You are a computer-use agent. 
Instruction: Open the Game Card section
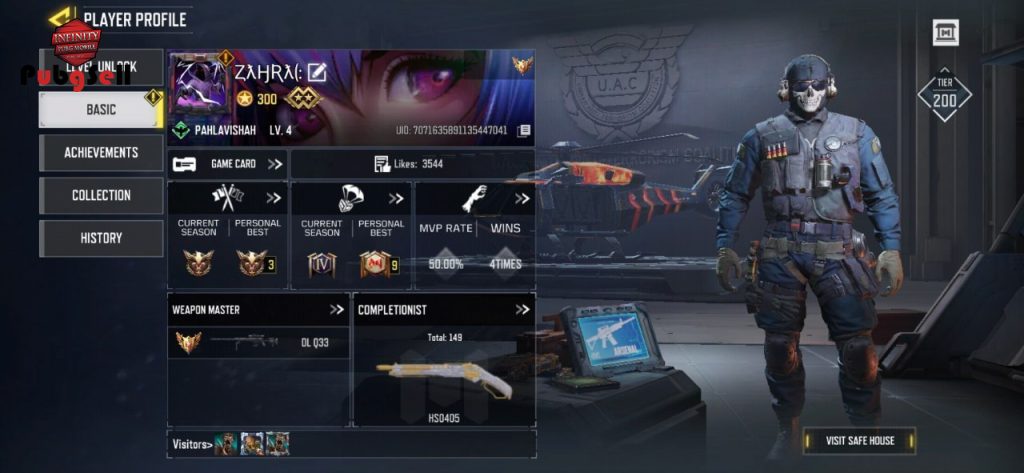click(x=228, y=164)
